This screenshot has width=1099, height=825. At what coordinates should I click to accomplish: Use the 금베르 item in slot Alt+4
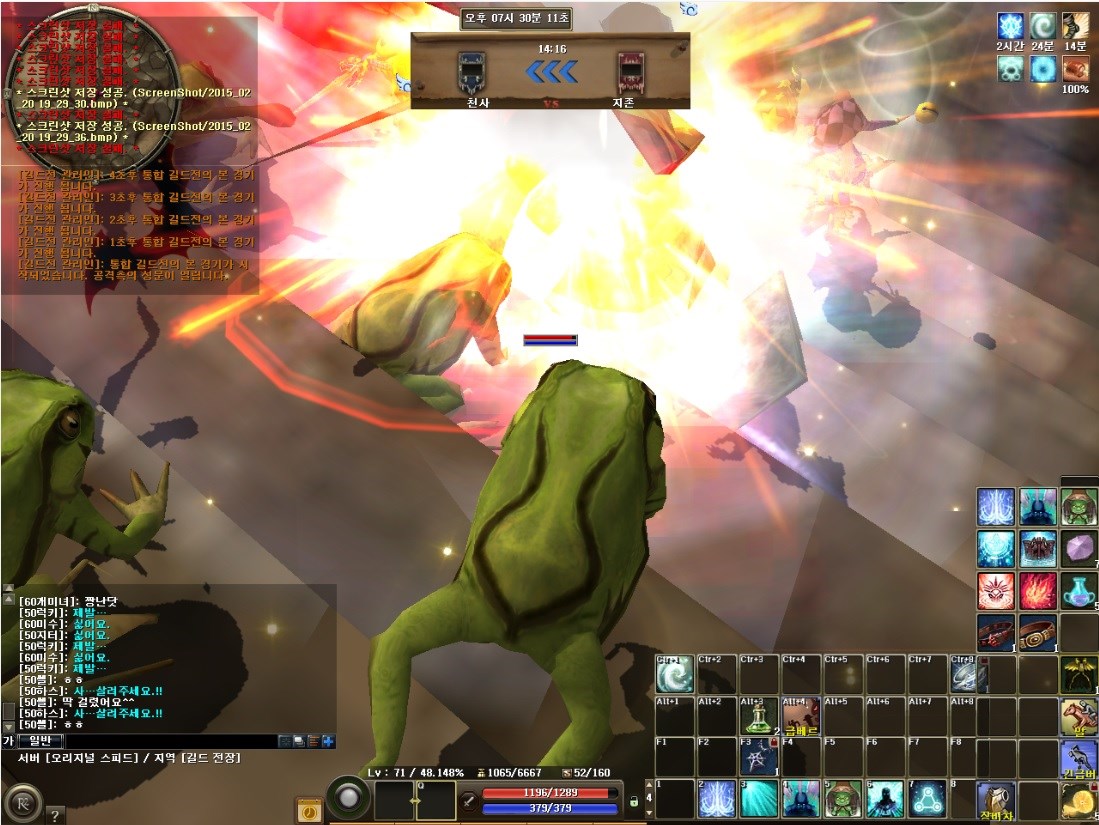pyautogui.click(x=801, y=716)
